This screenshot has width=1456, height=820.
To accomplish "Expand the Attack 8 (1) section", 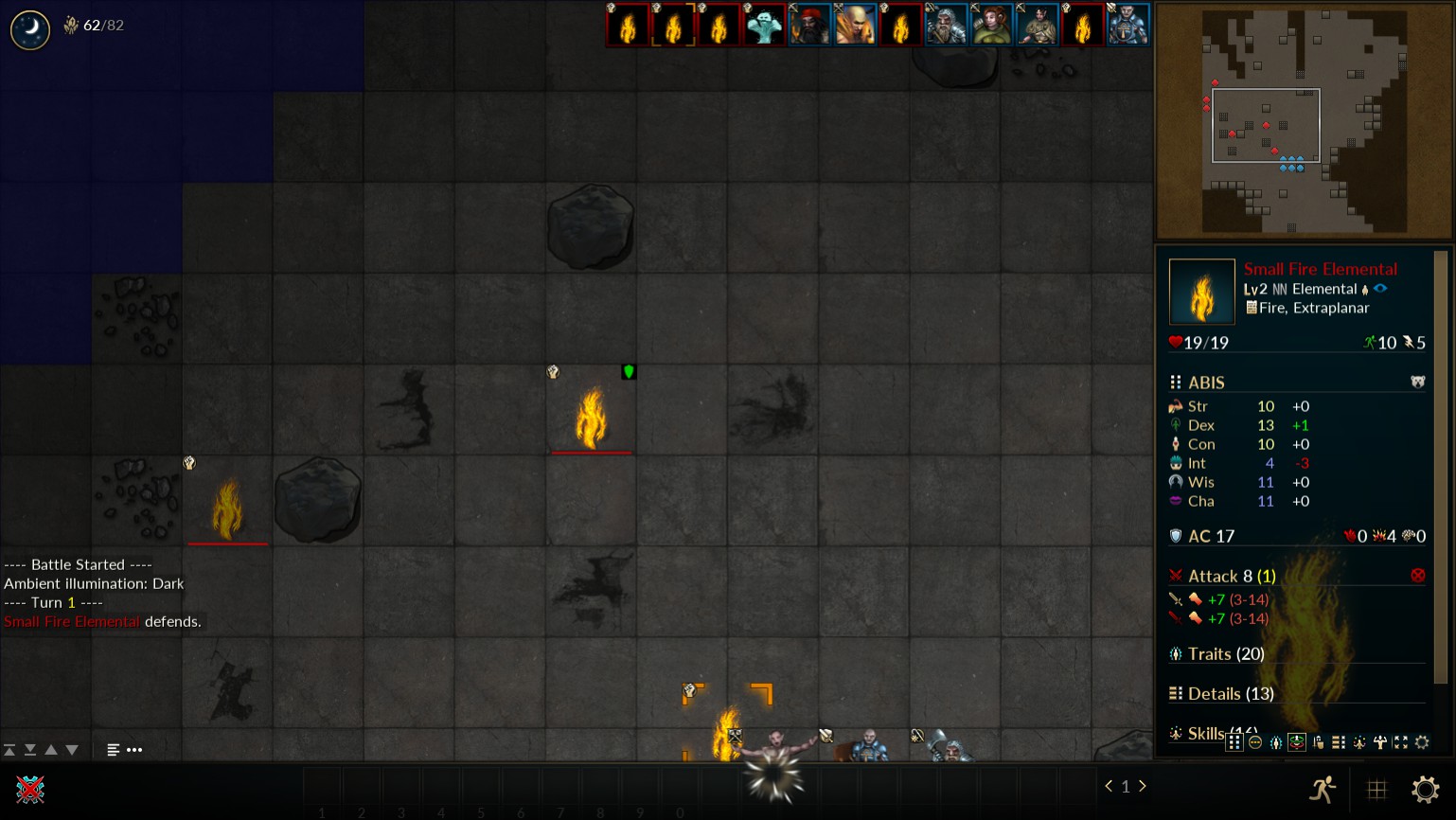I will click(1232, 576).
